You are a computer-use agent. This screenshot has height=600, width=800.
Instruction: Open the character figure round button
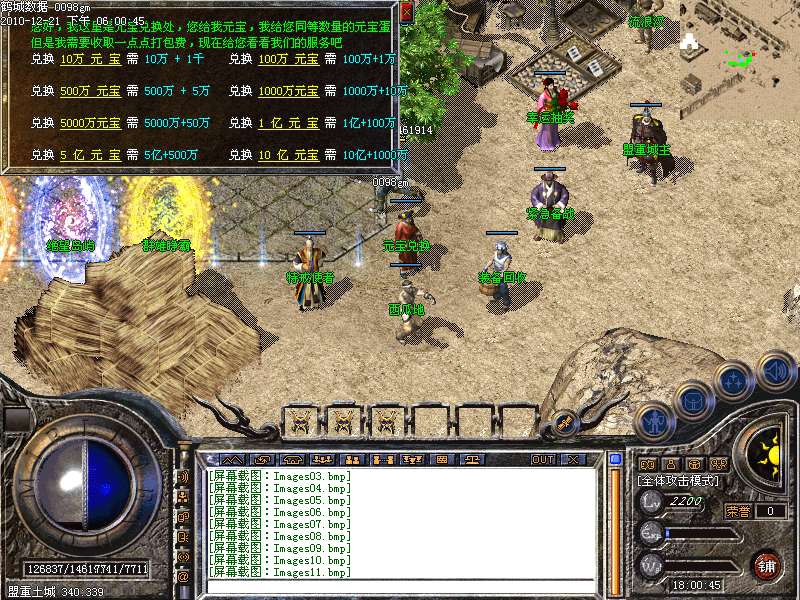click(653, 421)
